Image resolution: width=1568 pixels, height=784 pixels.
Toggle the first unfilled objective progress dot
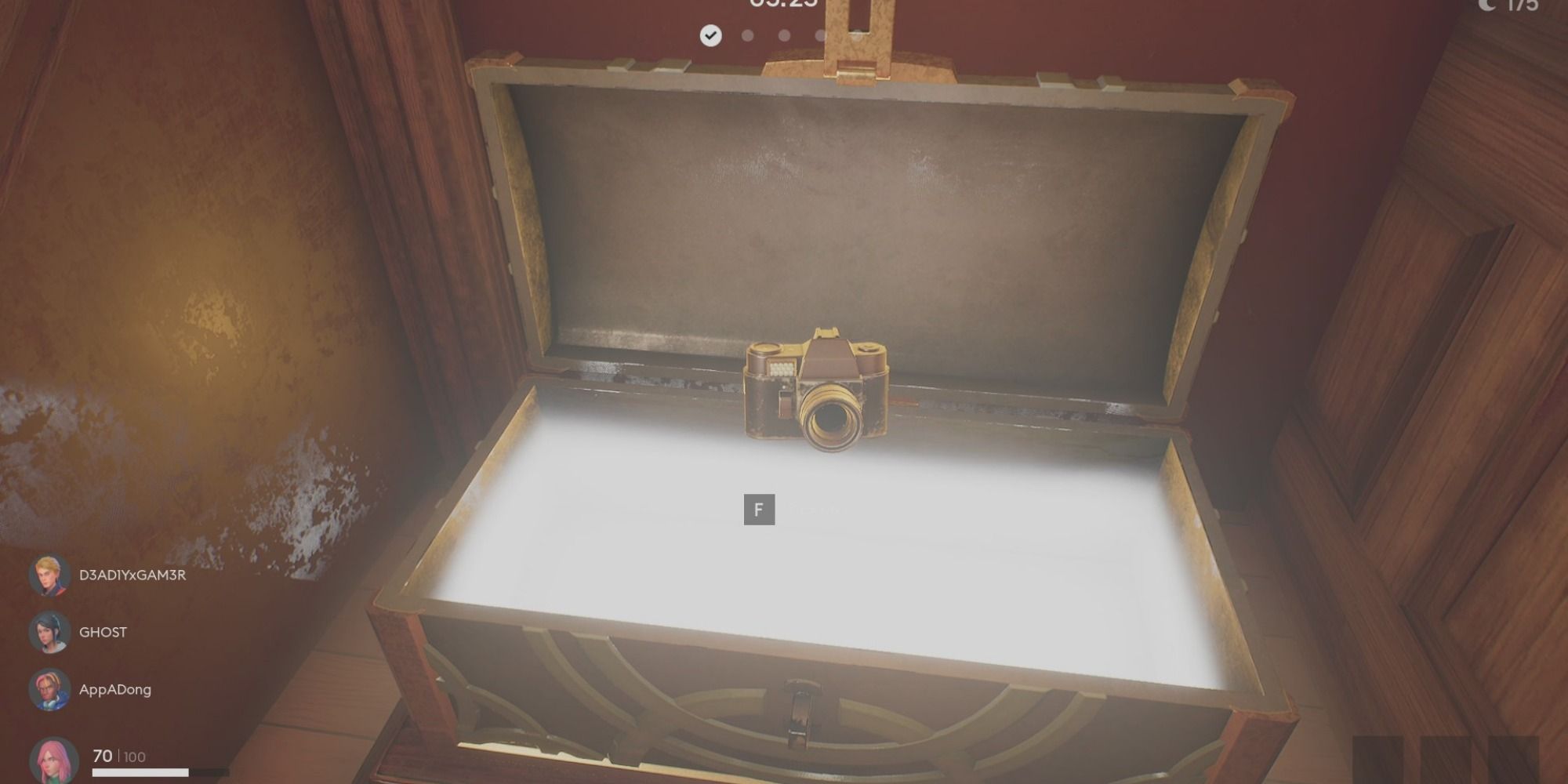coord(746,35)
